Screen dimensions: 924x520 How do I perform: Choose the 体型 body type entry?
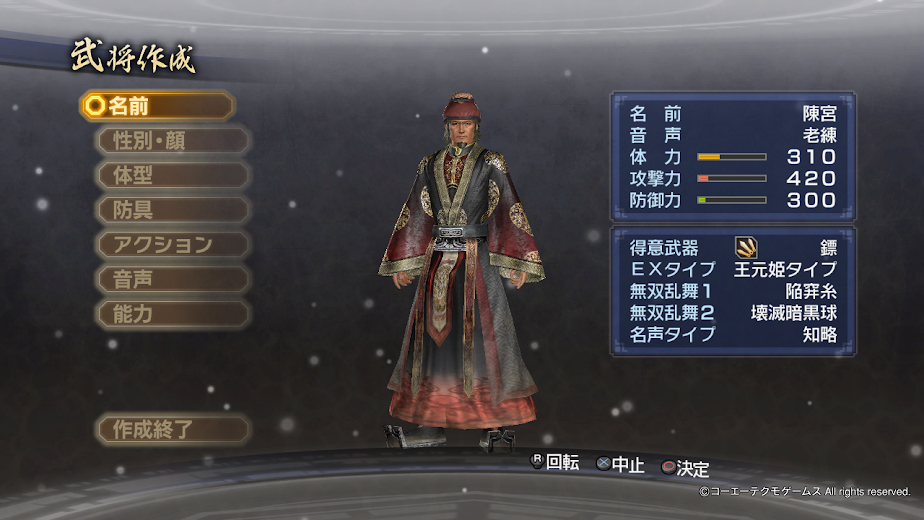point(172,175)
